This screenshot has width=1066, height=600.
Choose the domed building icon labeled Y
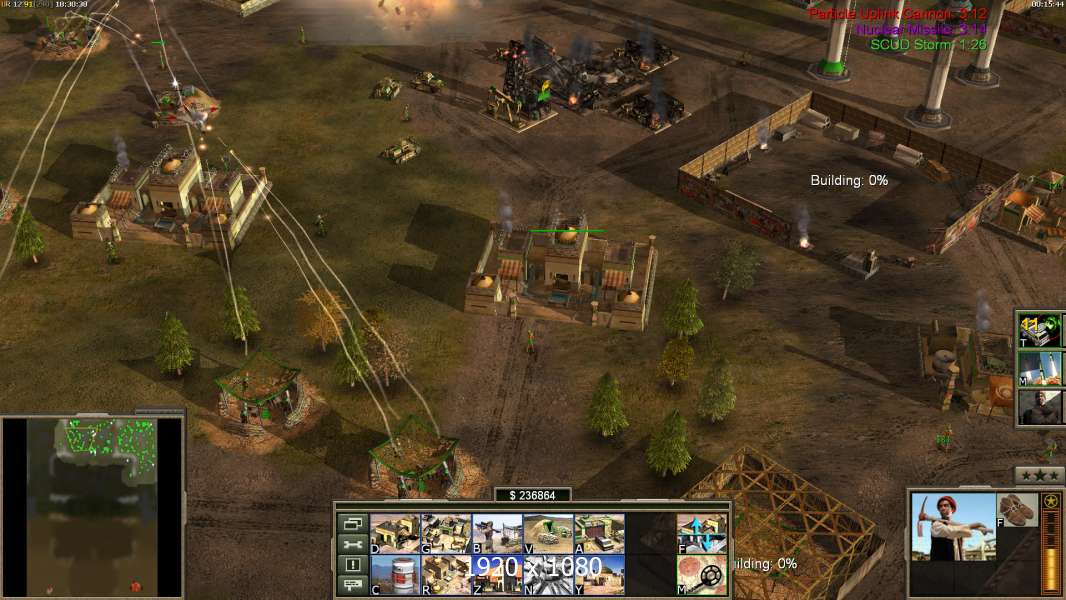[599, 575]
